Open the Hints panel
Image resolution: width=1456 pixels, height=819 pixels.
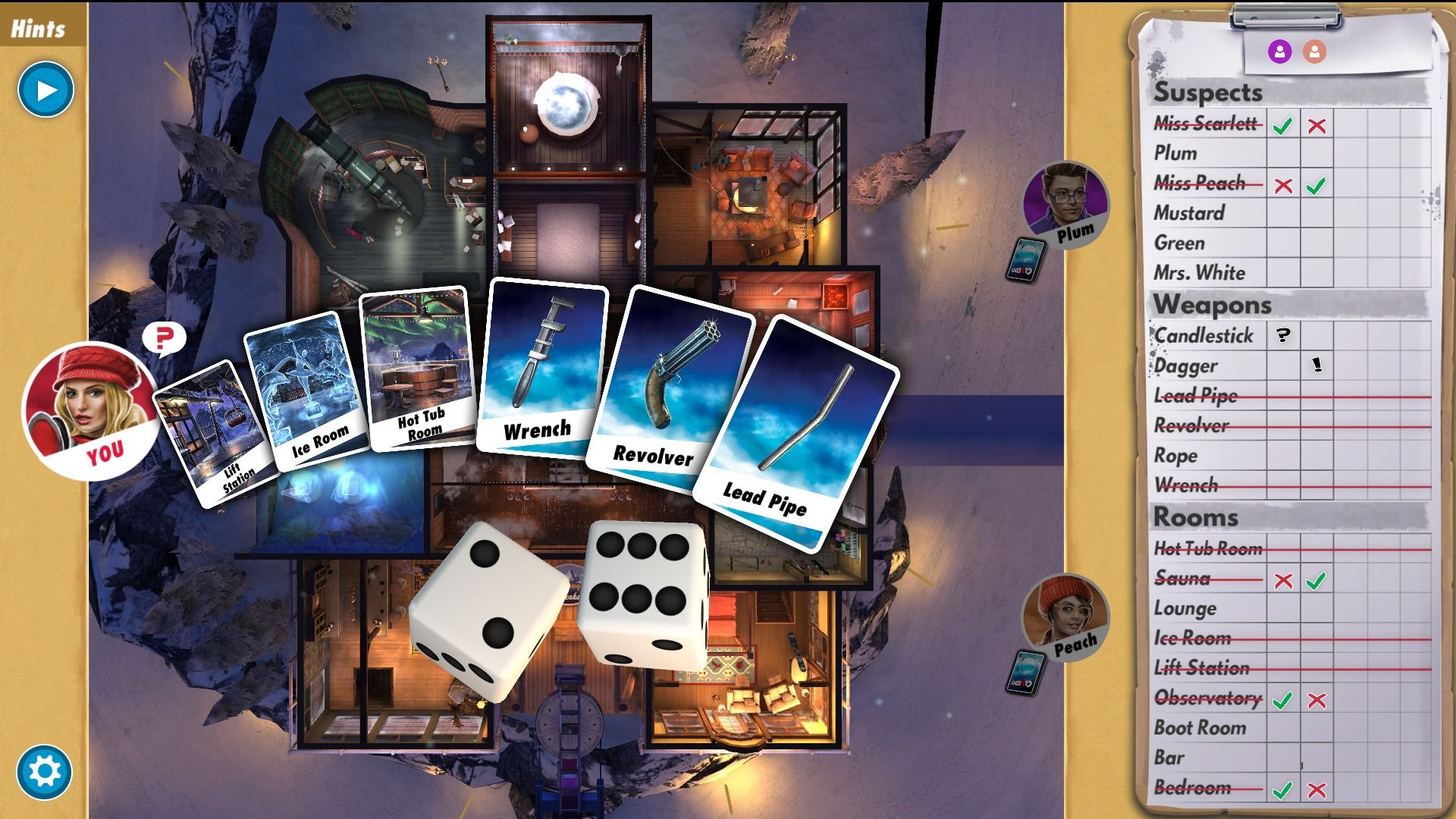point(38,29)
